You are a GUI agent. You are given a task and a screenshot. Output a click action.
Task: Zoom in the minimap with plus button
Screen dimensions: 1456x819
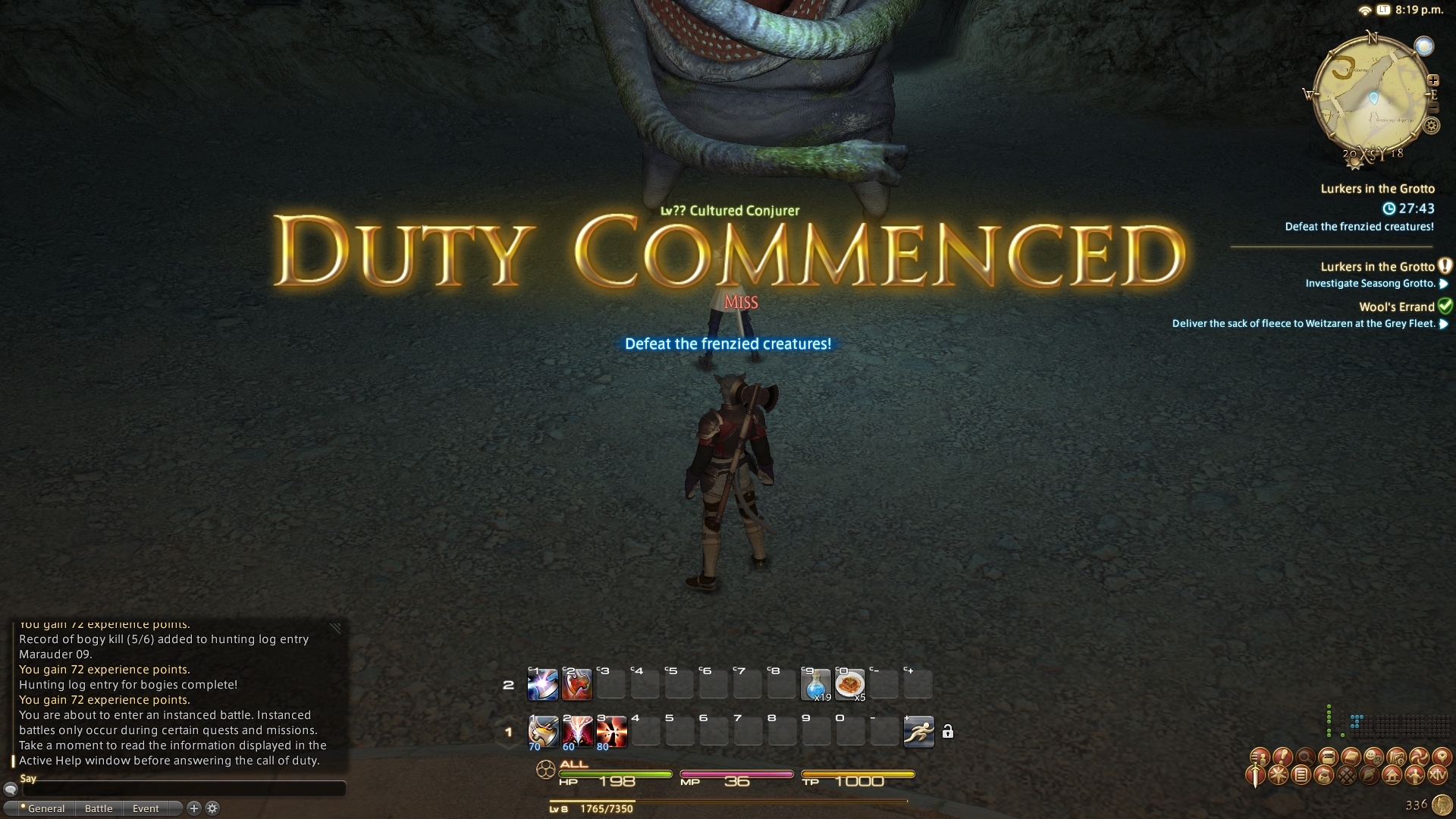pyautogui.click(x=1433, y=80)
